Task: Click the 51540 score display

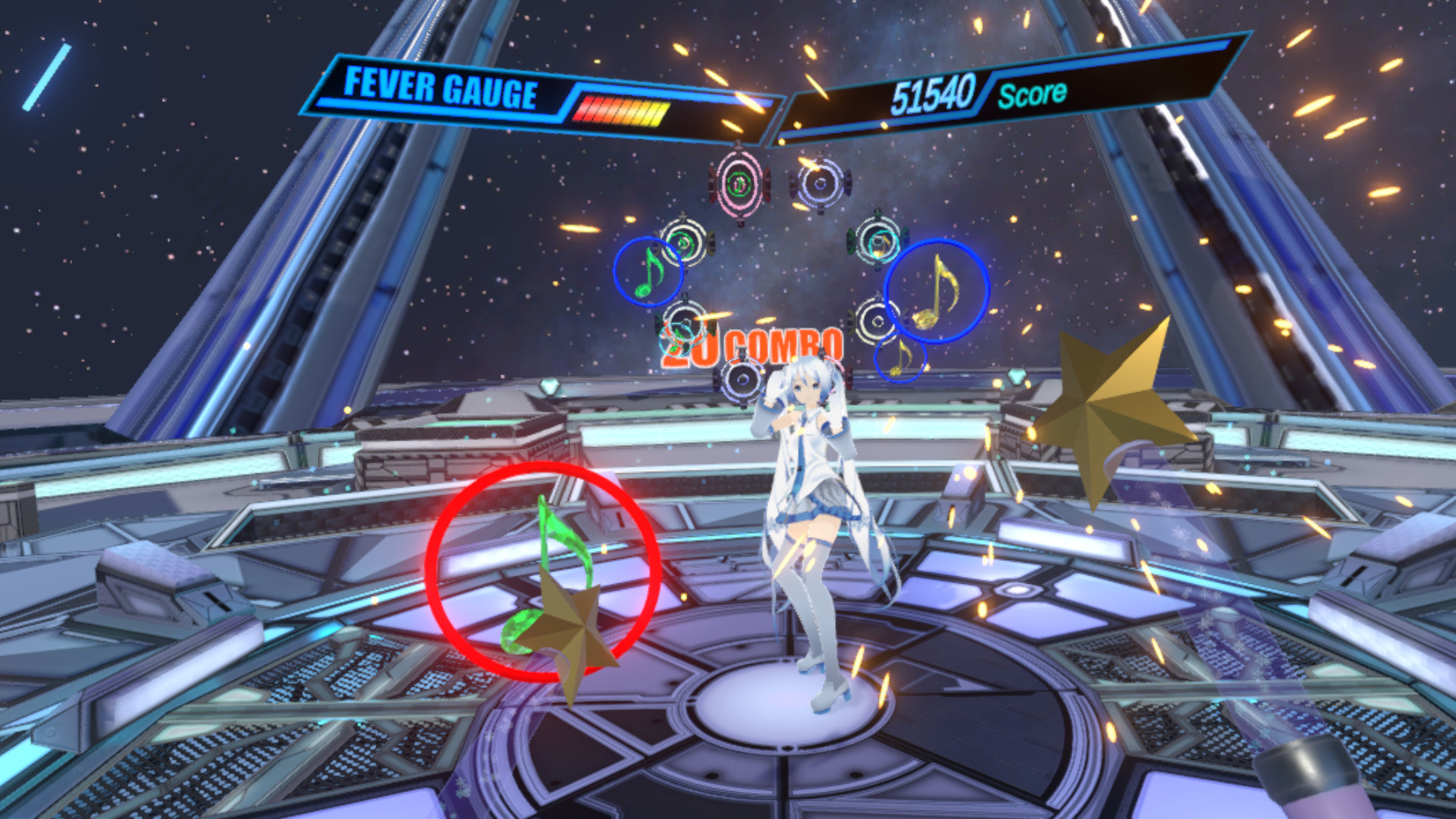Action: pyautogui.click(x=937, y=91)
